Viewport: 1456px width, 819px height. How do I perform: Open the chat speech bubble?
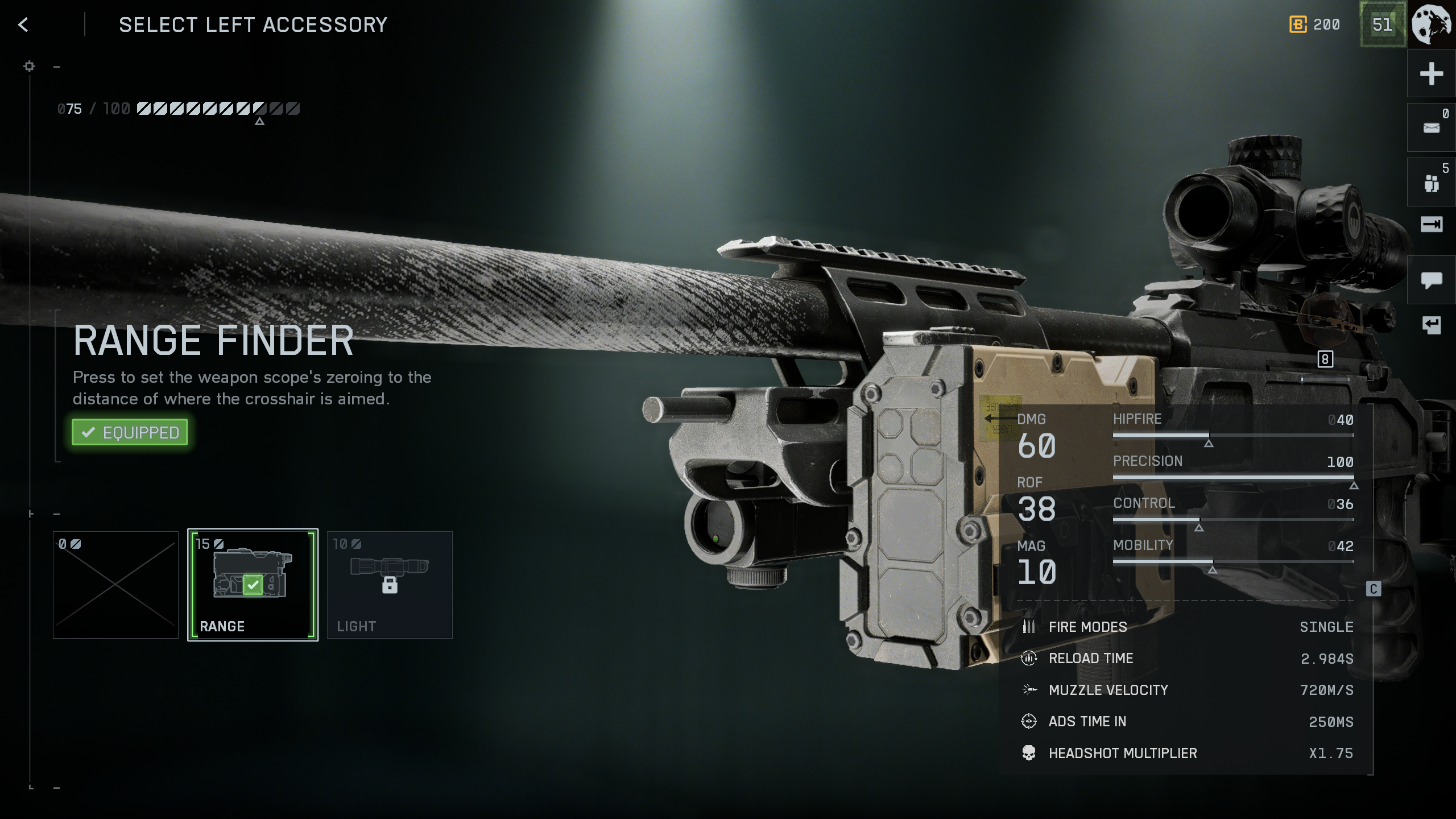pos(1431,280)
